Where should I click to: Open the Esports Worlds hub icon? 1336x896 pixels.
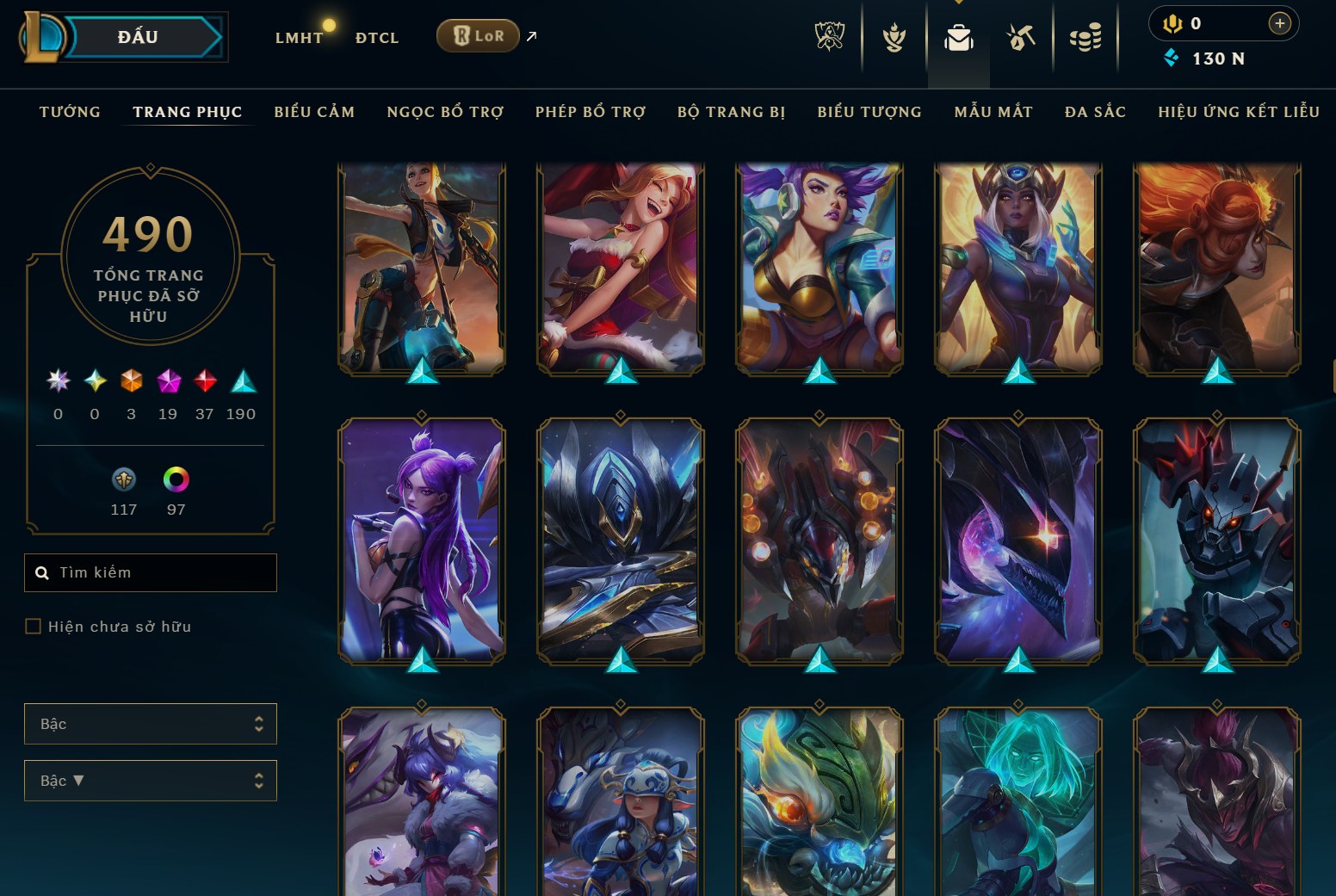click(x=827, y=36)
